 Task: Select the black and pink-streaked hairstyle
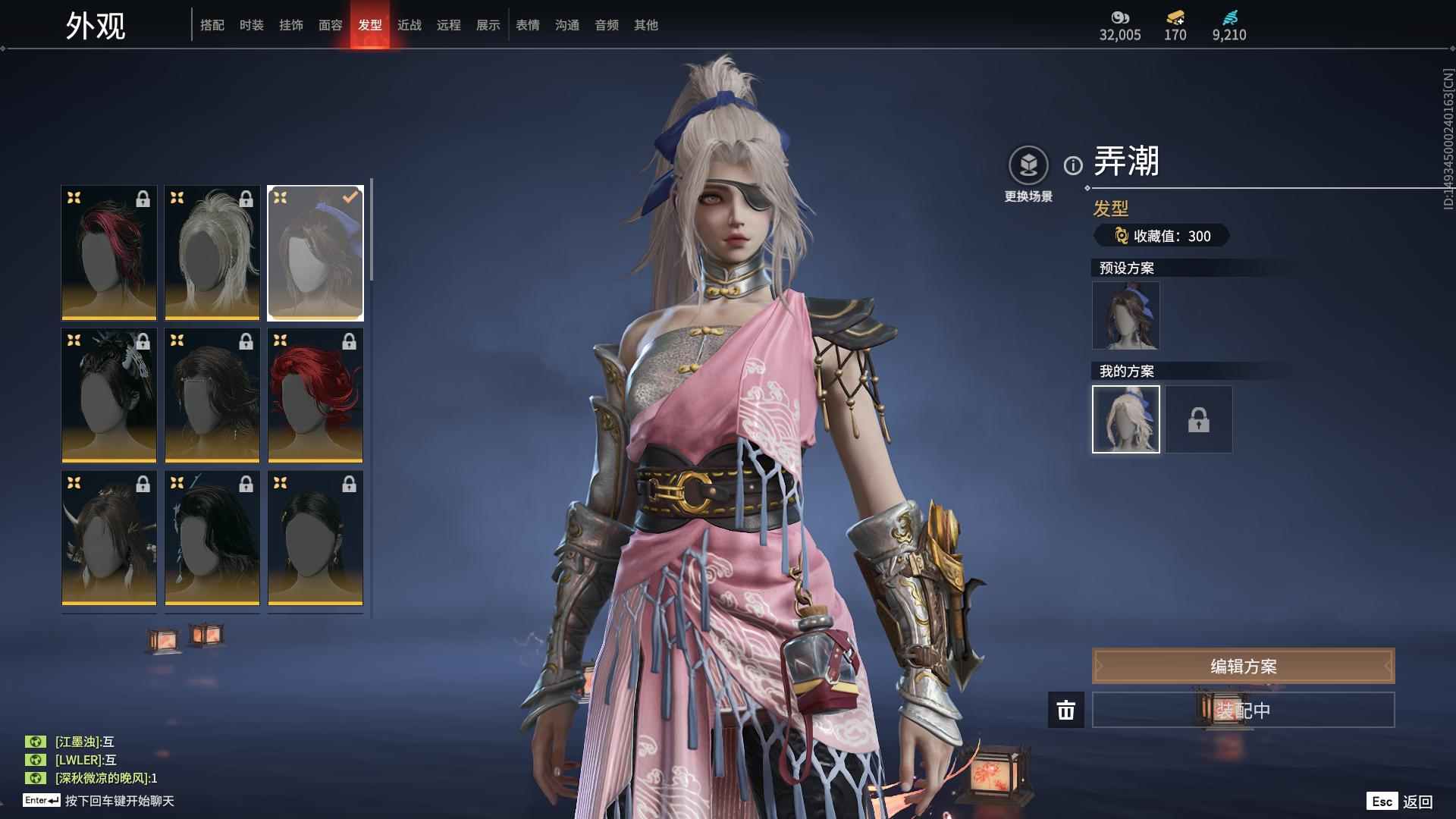click(109, 253)
